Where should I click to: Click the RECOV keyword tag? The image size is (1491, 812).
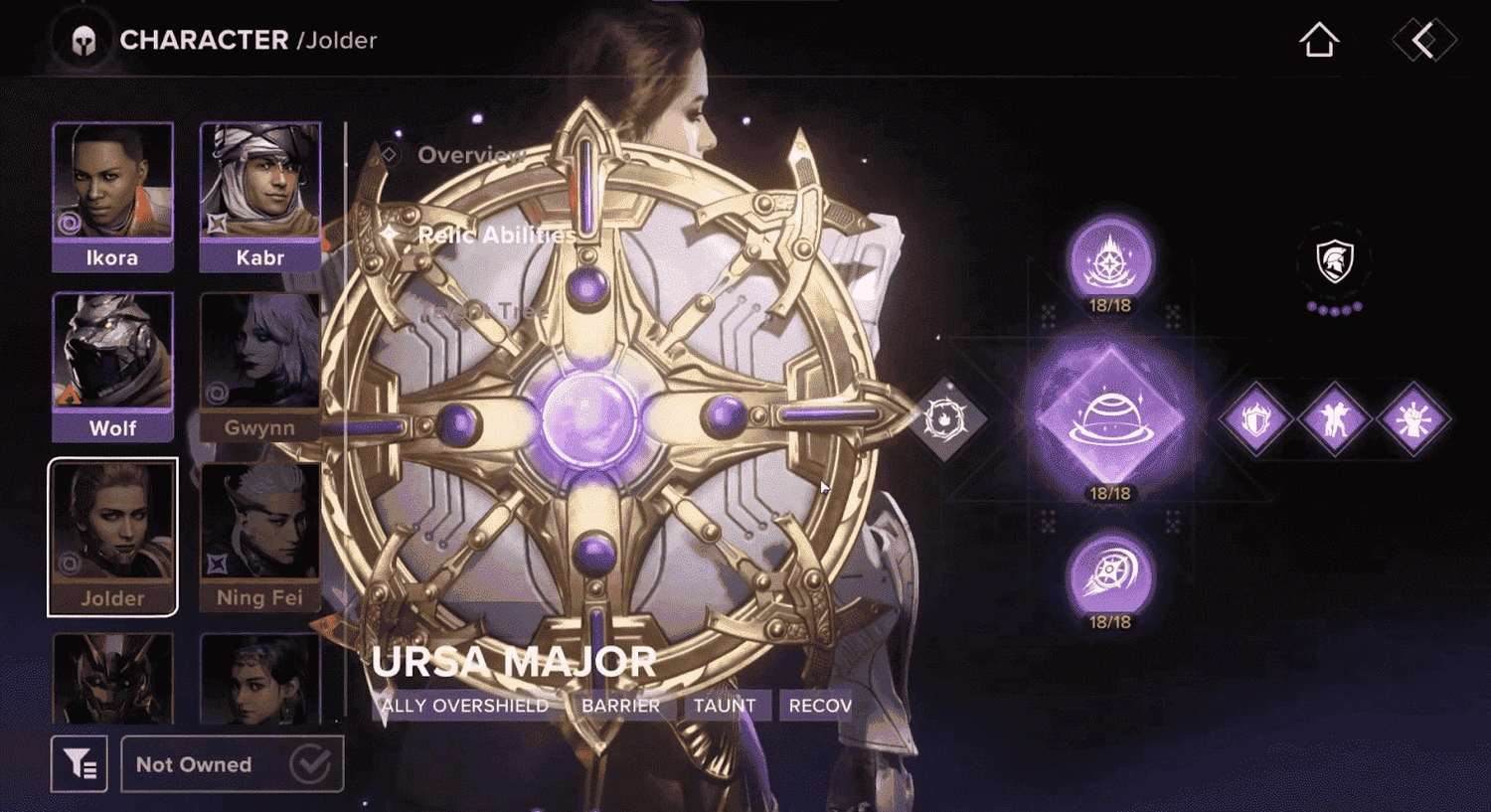pyautogui.click(x=818, y=705)
